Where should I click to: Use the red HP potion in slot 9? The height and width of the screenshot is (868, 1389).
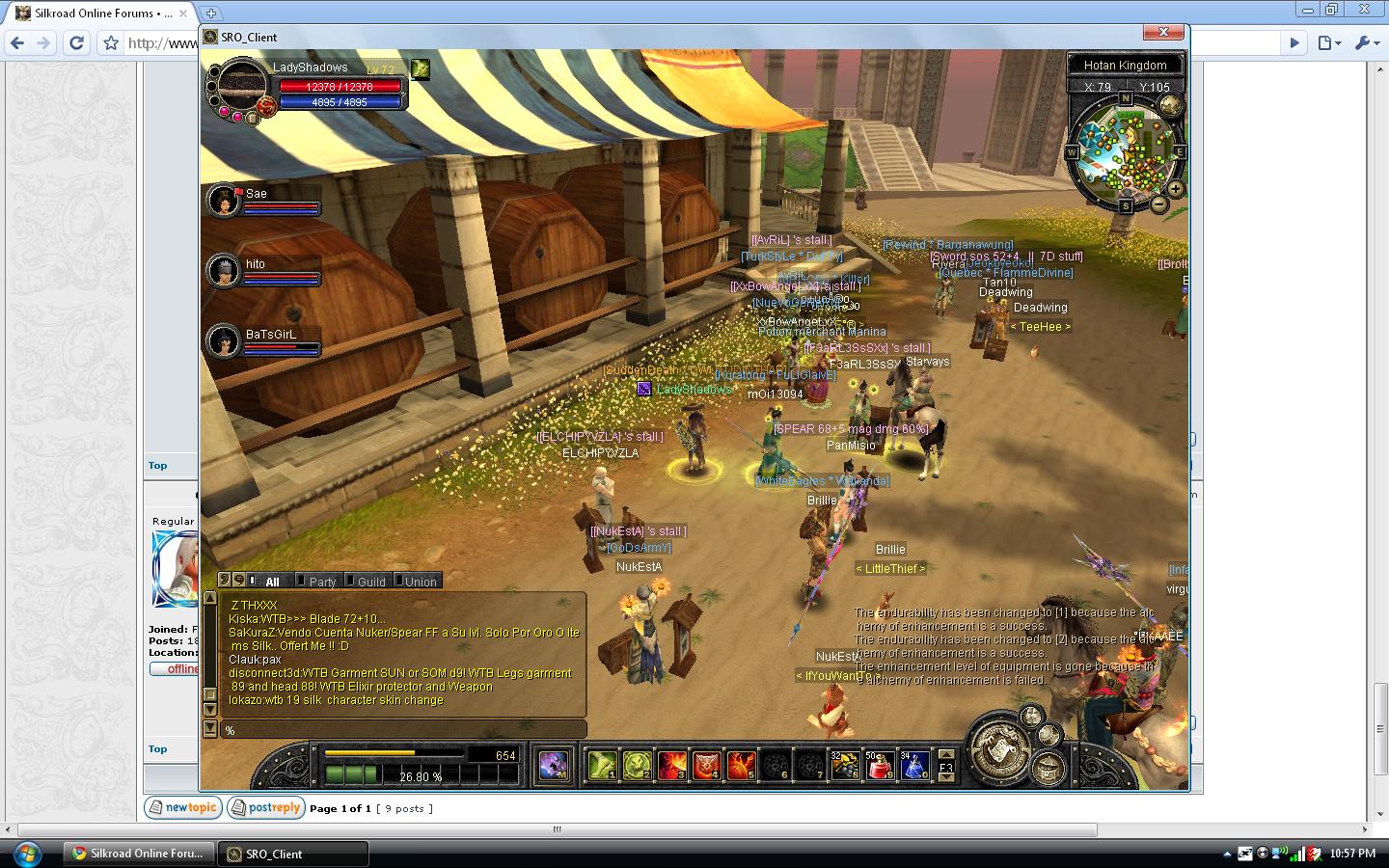pos(880,766)
